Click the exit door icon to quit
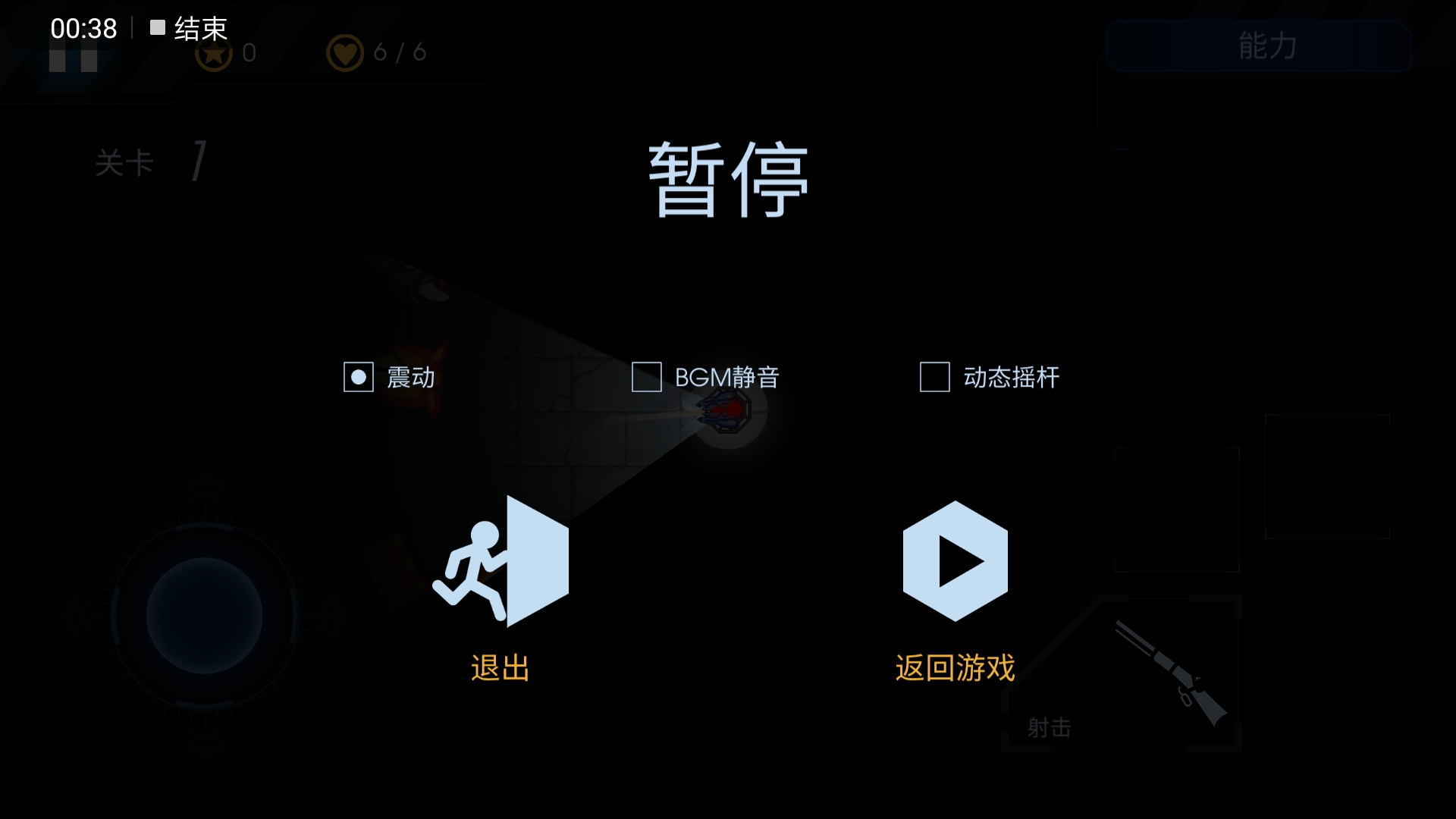 pyautogui.click(x=500, y=561)
